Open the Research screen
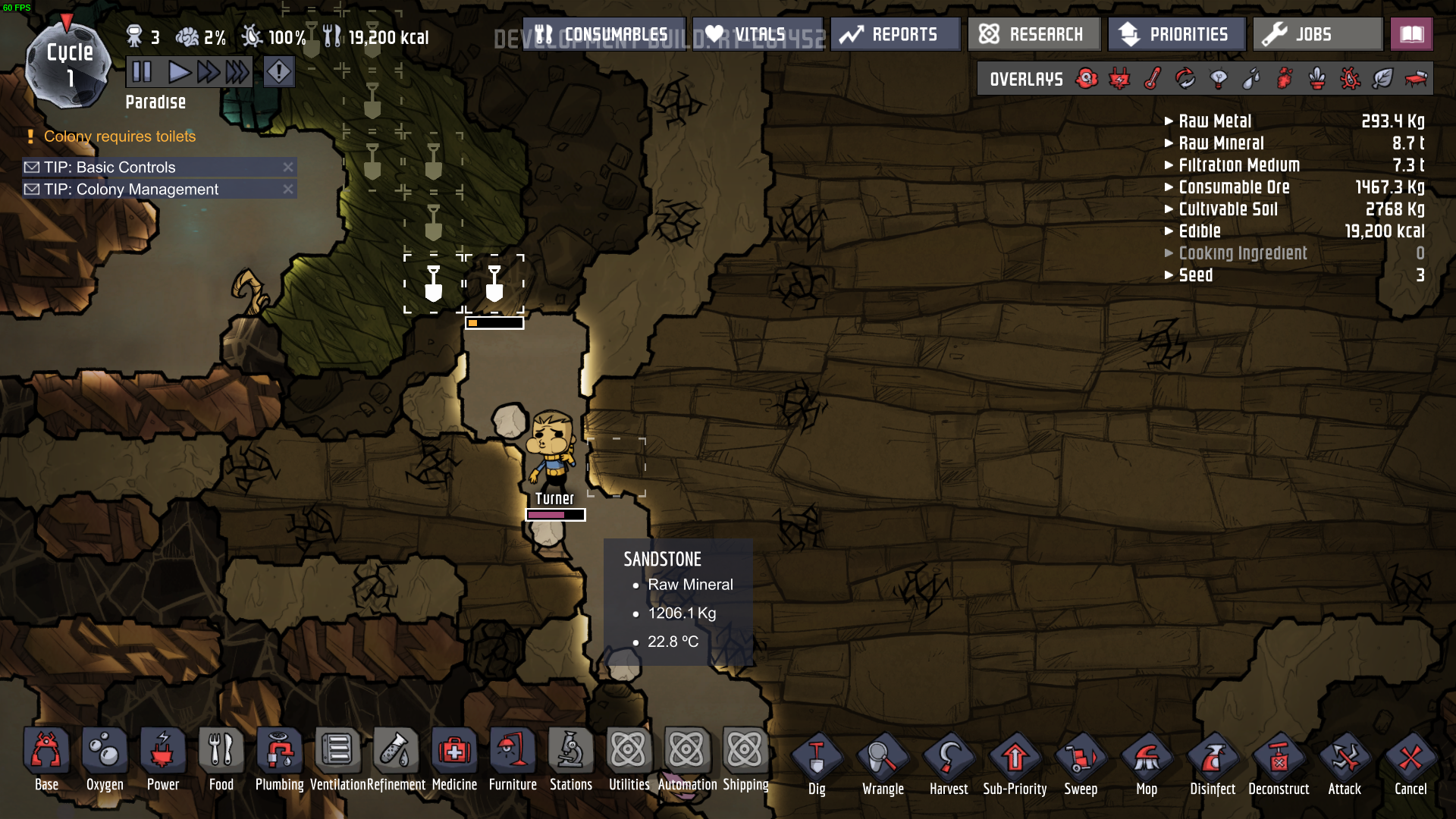This screenshot has height=819, width=1456. (x=1033, y=34)
